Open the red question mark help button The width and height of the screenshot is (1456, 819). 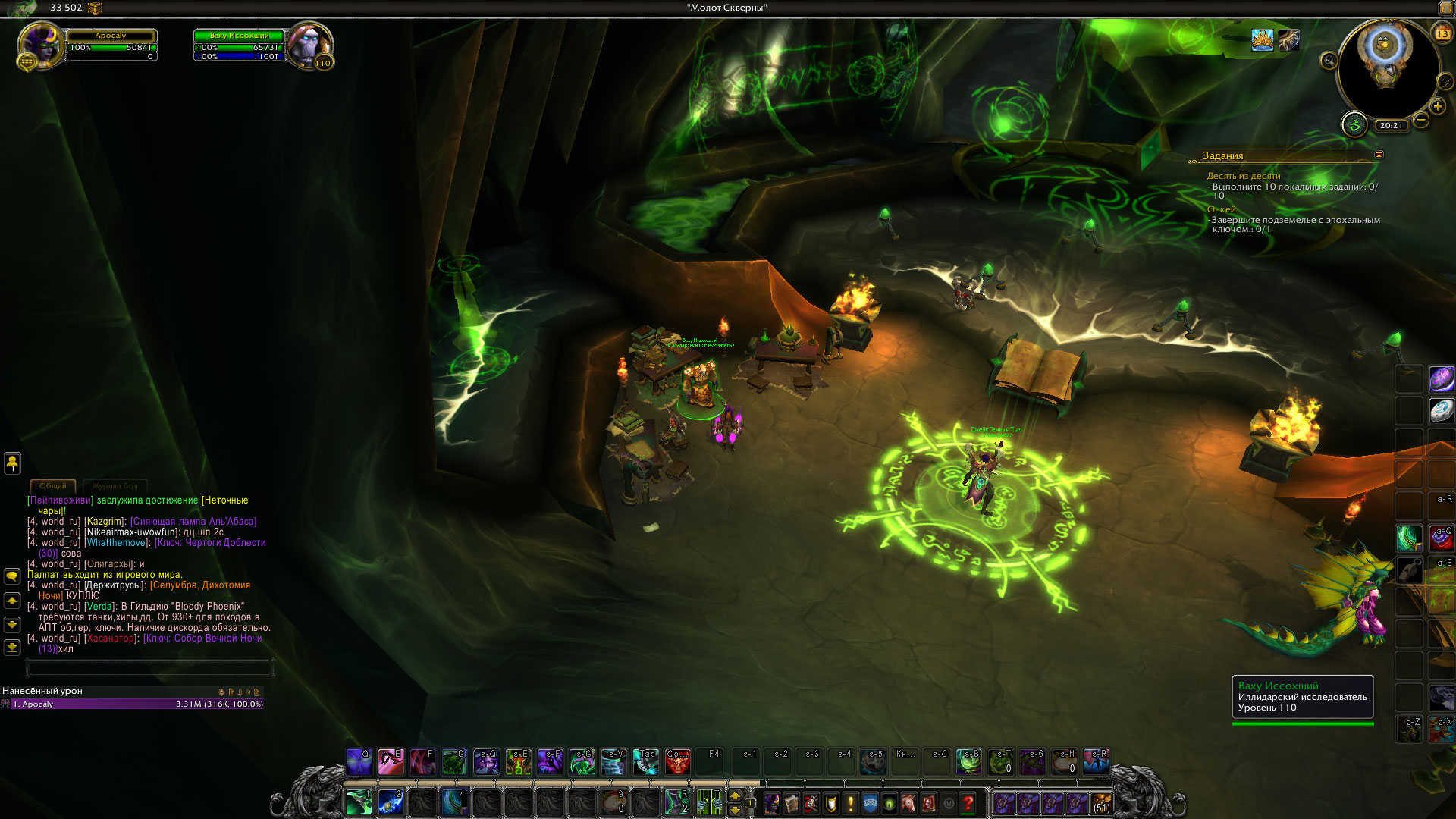point(968,802)
